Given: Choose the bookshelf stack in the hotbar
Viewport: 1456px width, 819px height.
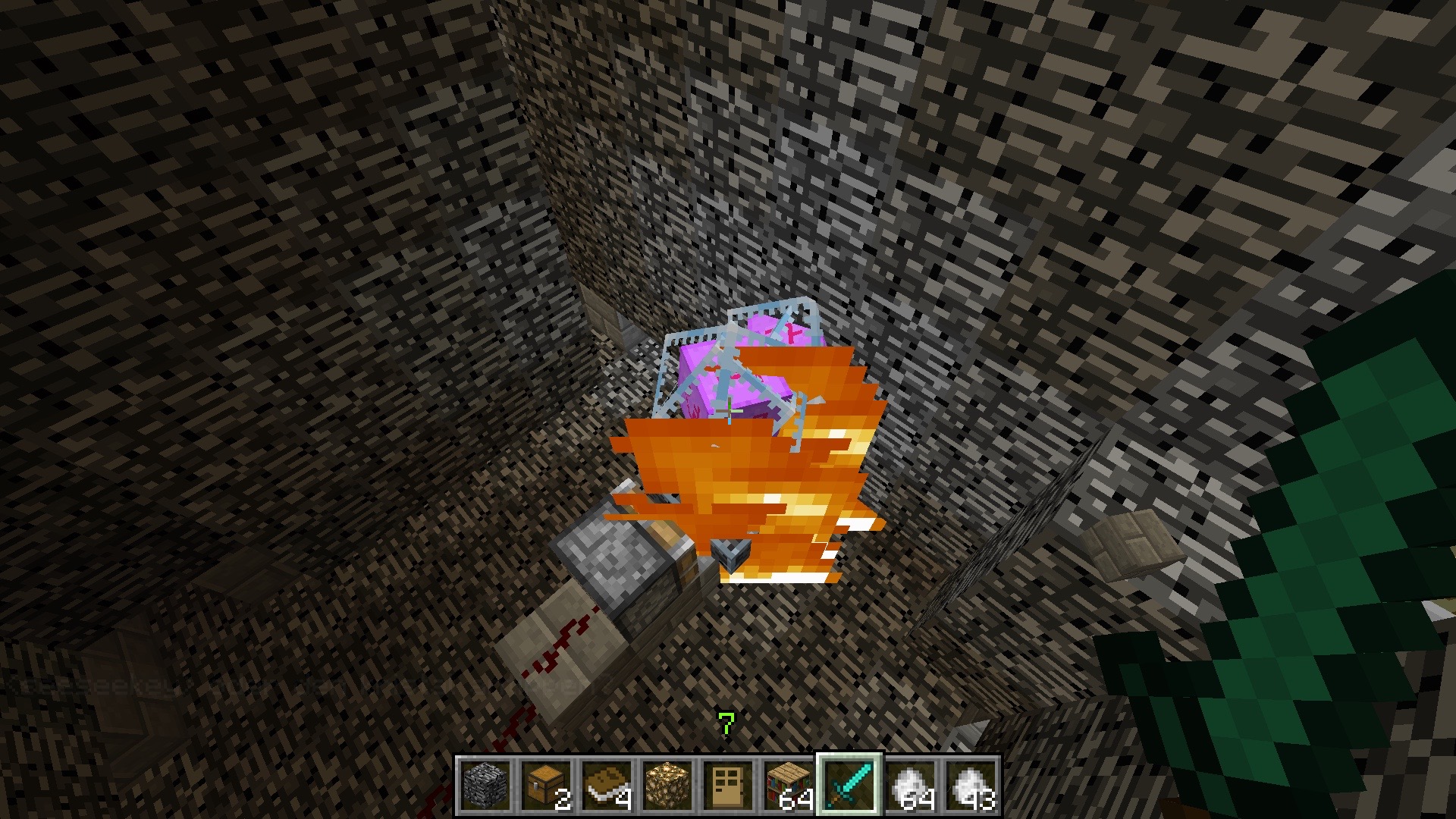Looking at the screenshot, I should 788,786.
